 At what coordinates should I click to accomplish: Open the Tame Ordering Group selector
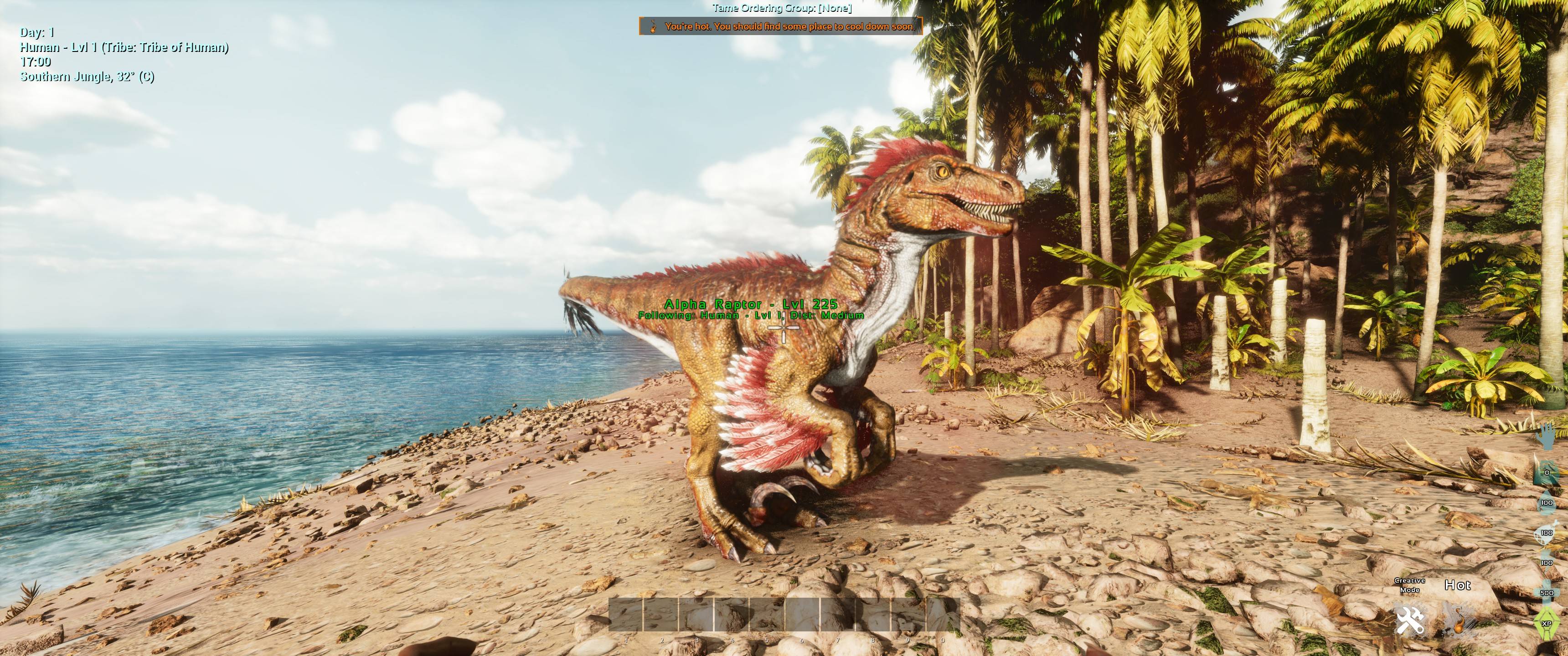(x=784, y=9)
